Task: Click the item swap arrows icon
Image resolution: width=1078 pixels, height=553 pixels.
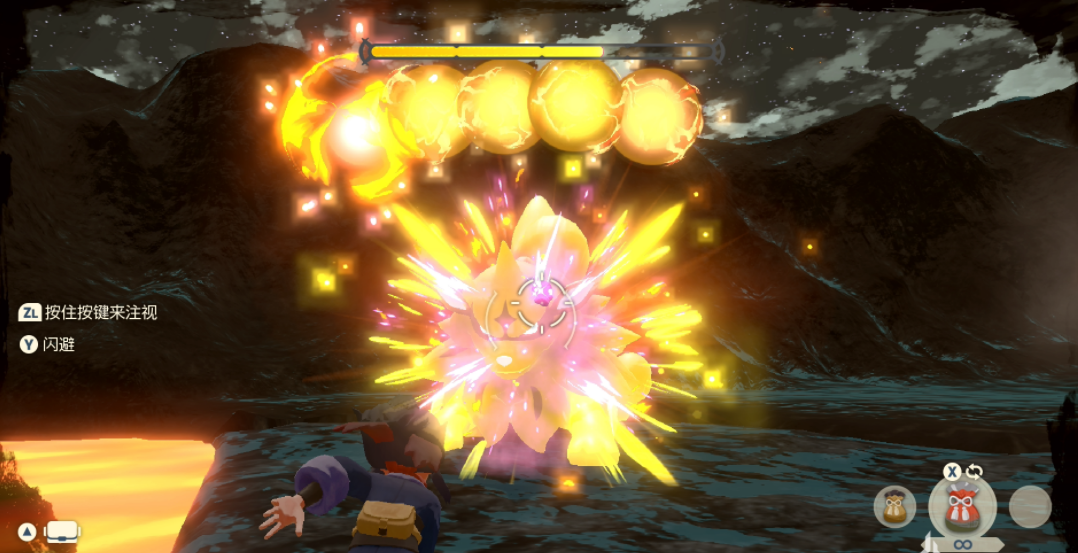Action: pyautogui.click(x=975, y=471)
